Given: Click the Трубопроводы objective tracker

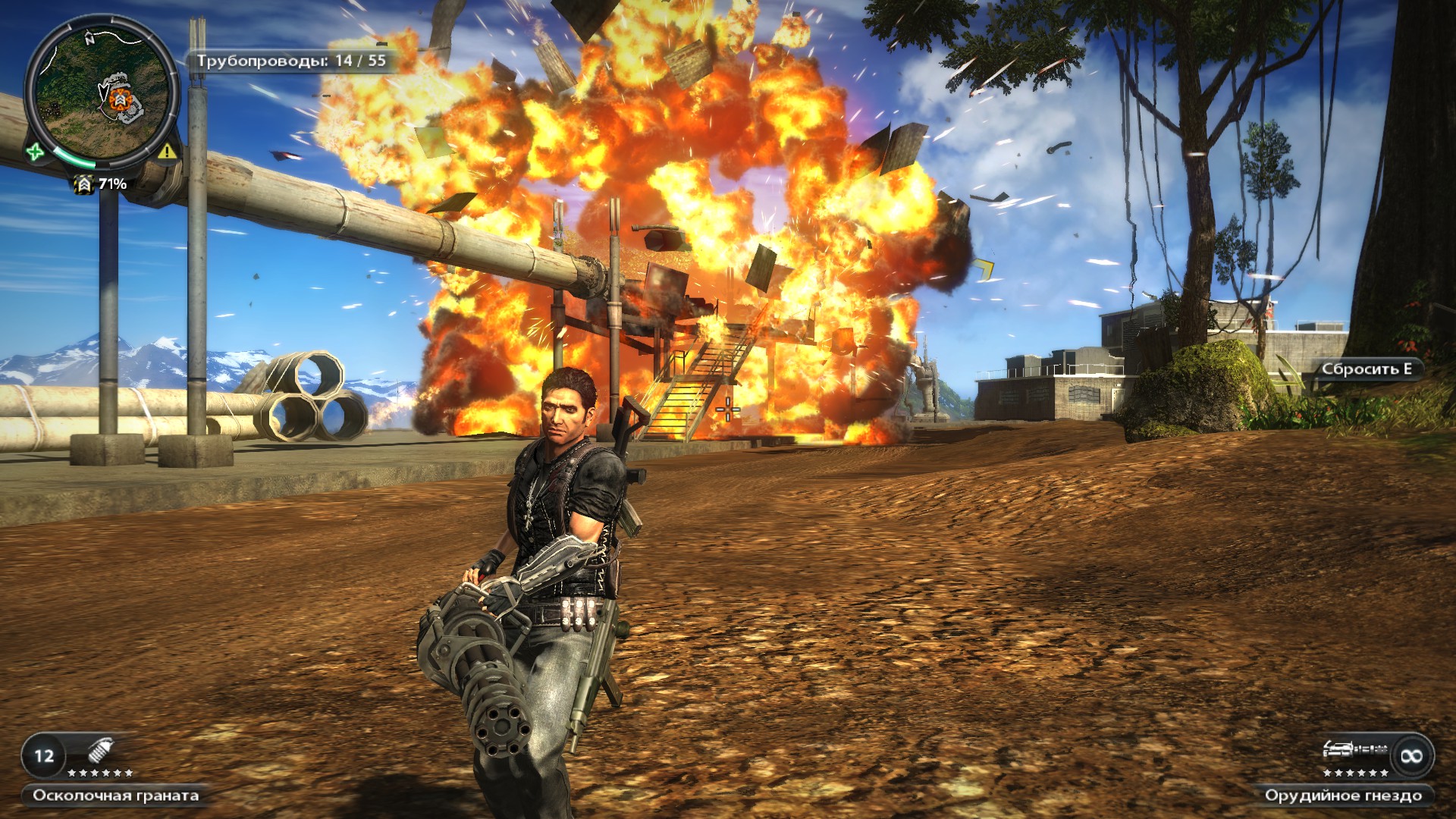Looking at the screenshot, I should pos(292,61).
